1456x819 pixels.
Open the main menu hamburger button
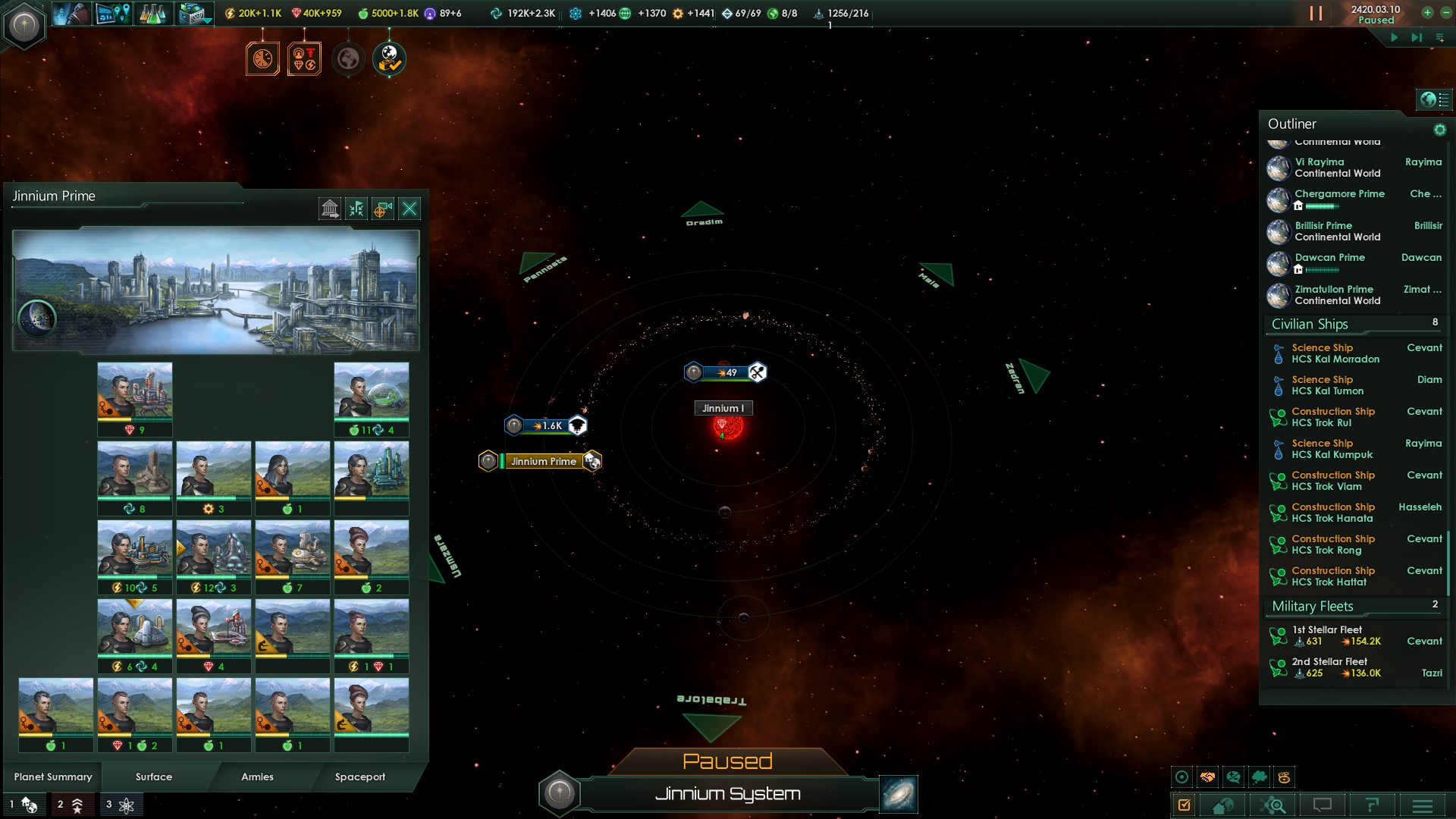pyautogui.click(x=1422, y=805)
